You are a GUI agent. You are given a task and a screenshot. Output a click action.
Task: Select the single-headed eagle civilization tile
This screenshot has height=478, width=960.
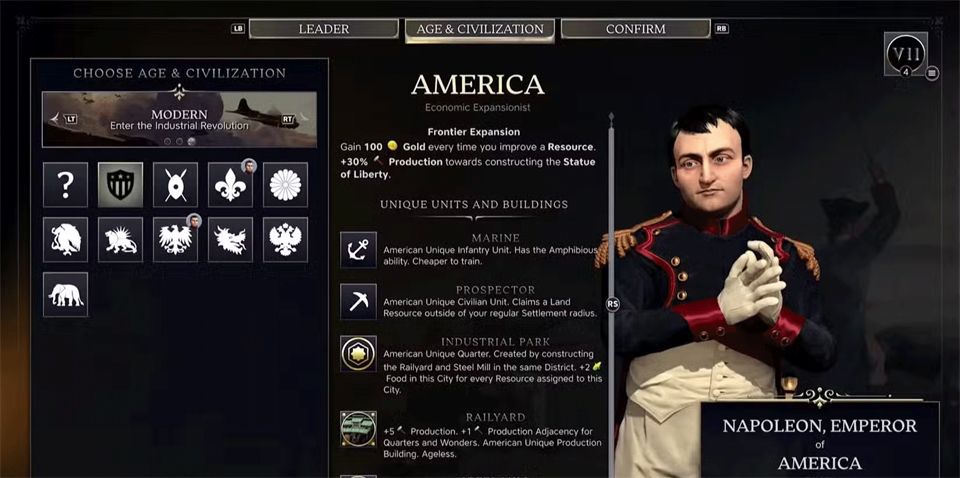pos(175,239)
